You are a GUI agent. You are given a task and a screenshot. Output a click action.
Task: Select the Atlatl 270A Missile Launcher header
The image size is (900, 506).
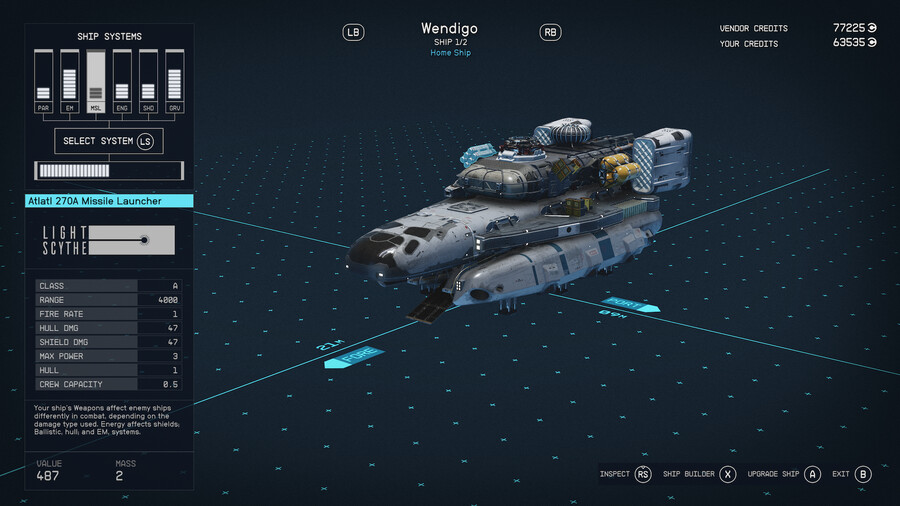[x=109, y=201]
